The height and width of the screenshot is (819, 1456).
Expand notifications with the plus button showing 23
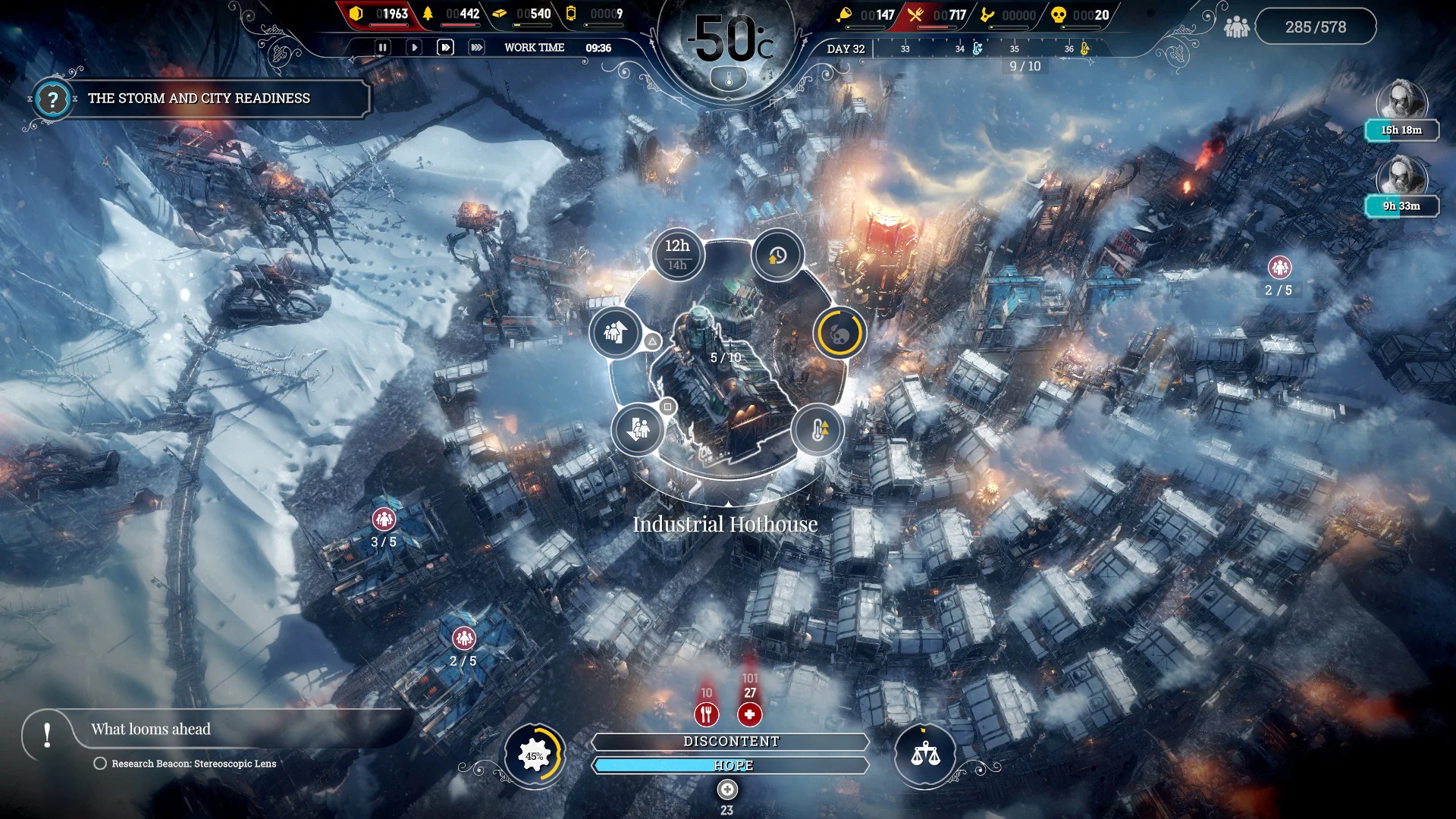pyautogui.click(x=726, y=790)
